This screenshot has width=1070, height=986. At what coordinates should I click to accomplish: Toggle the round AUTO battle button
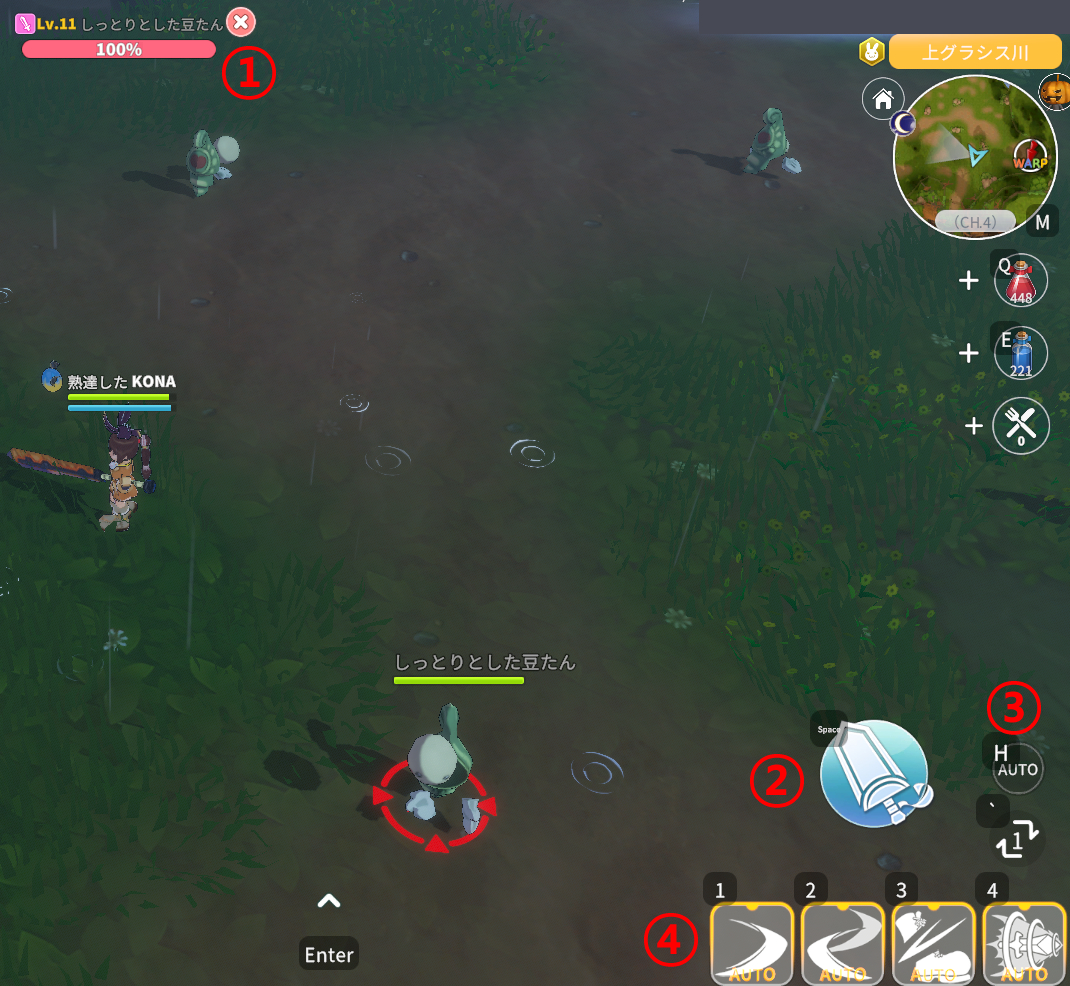point(1018,770)
